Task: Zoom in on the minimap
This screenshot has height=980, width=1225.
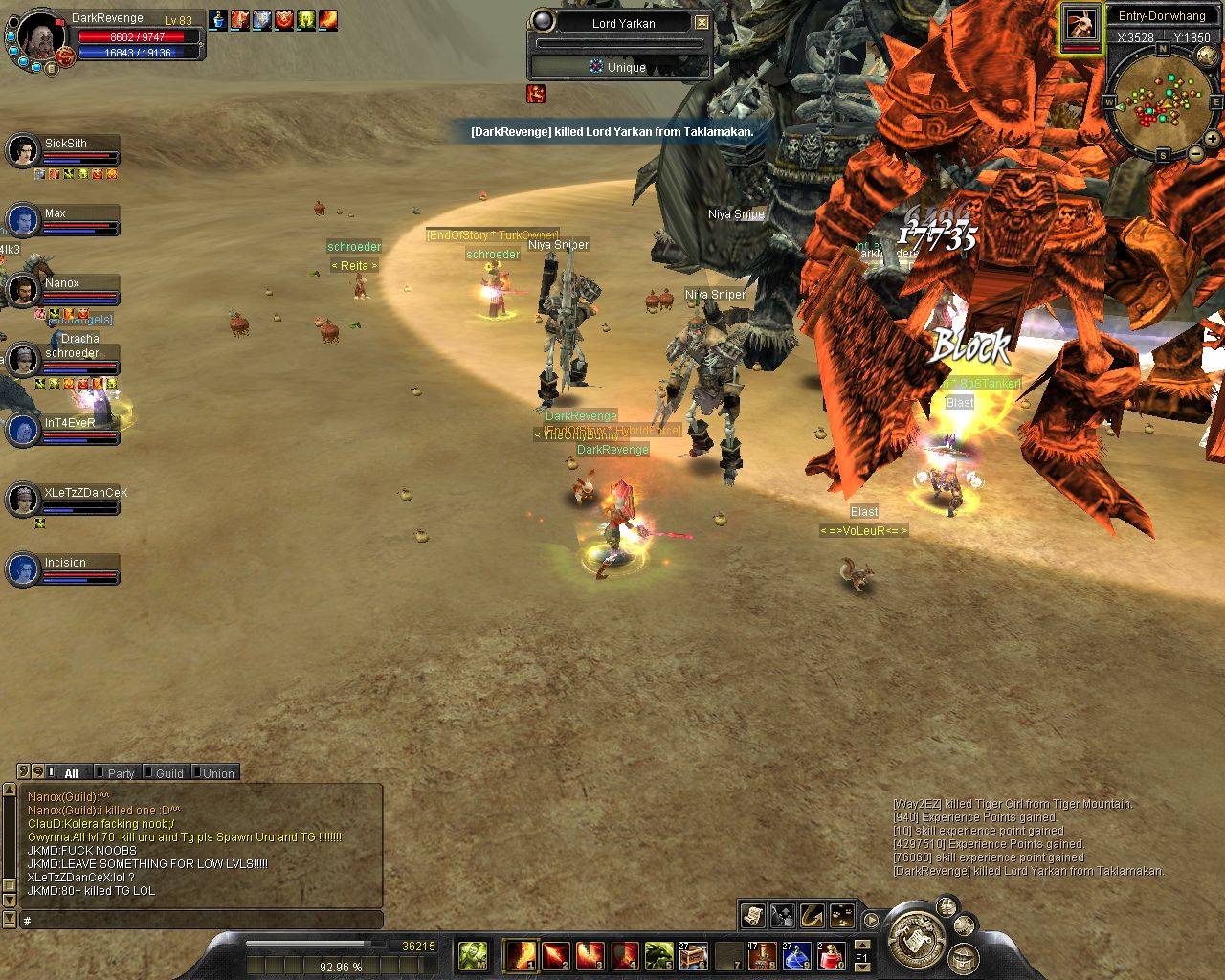Action: point(1212,140)
